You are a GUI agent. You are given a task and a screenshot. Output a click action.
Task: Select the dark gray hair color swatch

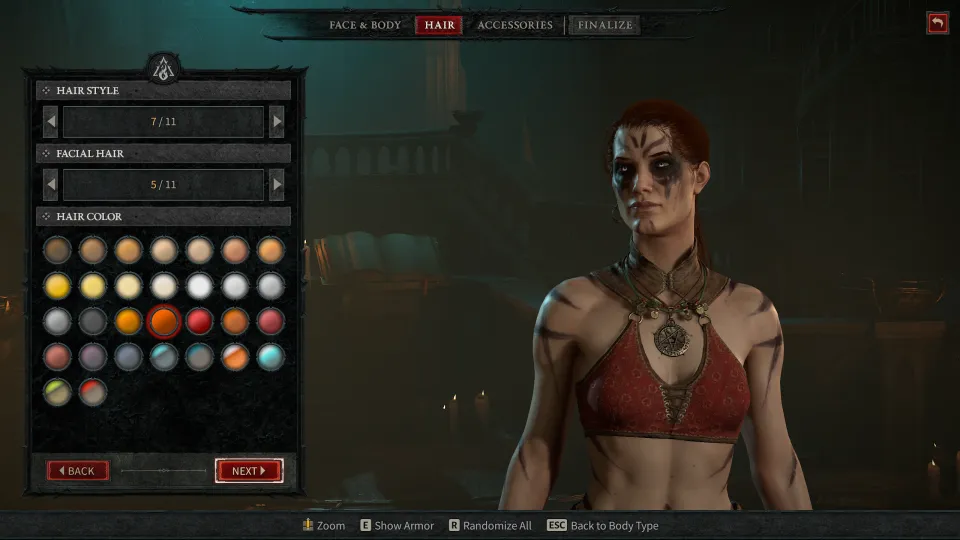[x=93, y=321]
